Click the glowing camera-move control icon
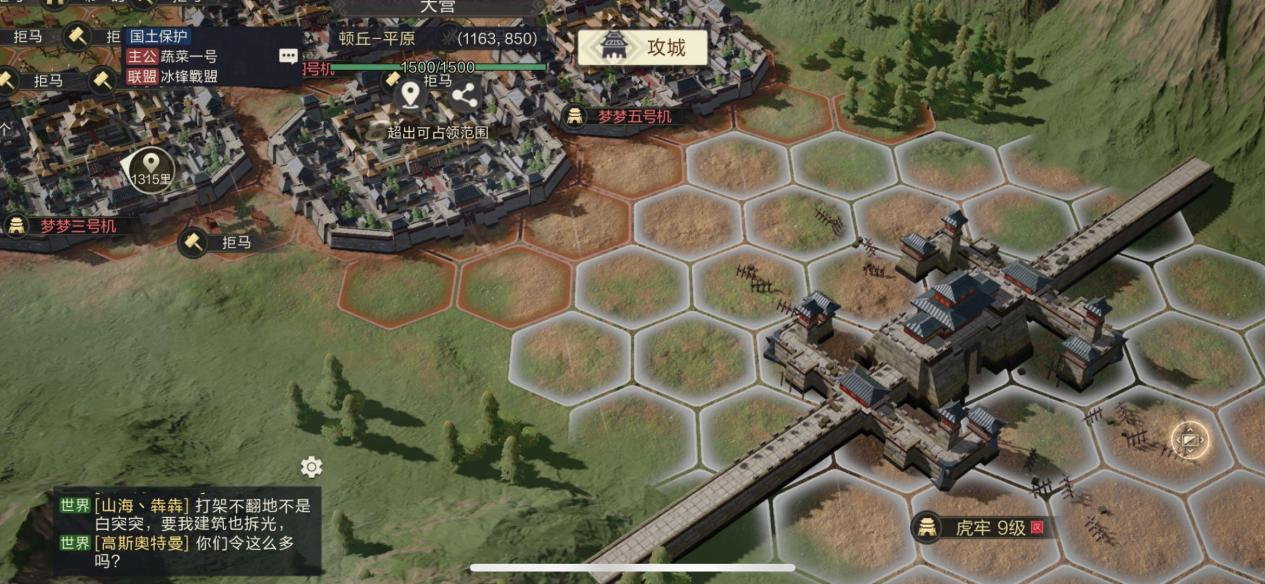Screen dimensions: 1265x584 point(1189,438)
